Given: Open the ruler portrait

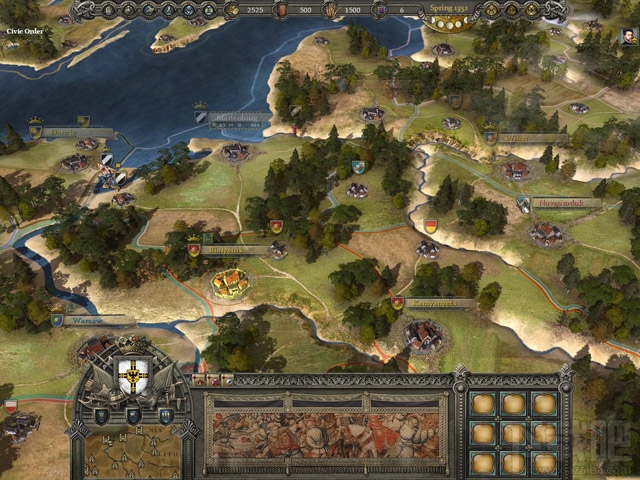Looking at the screenshot, I should pyautogui.click(x=625, y=40).
